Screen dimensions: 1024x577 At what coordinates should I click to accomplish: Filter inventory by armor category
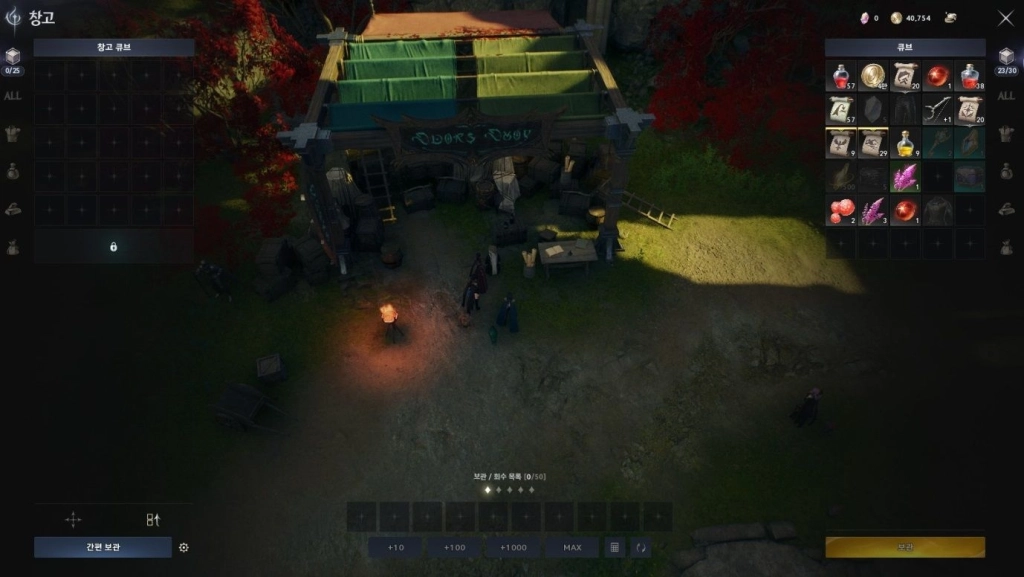(1006, 134)
